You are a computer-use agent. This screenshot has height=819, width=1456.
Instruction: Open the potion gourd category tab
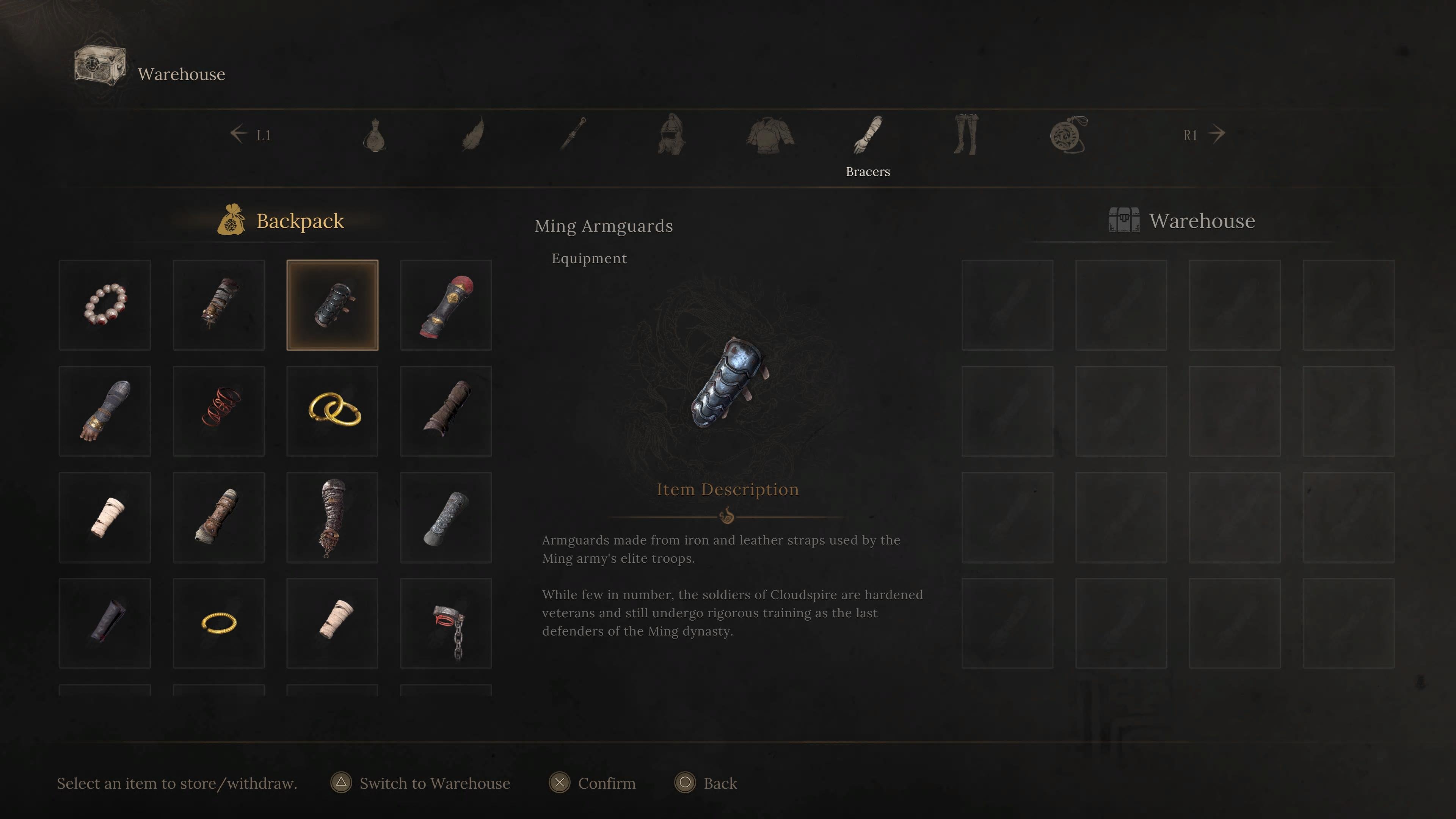click(x=375, y=135)
